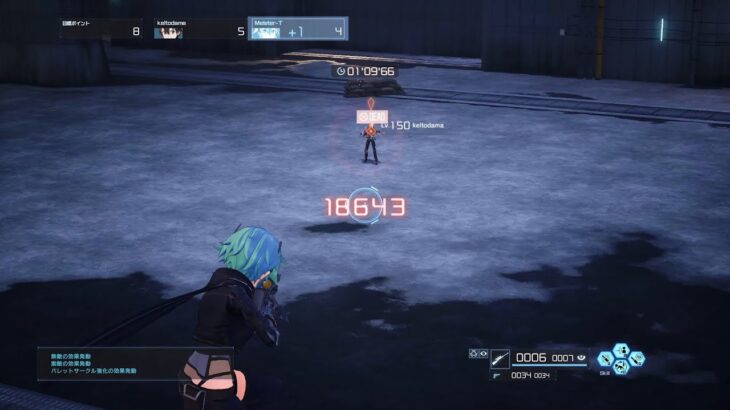
Task: Select the highlighted Meister-T scoreboard entry
Action: pyautogui.click(x=297, y=30)
